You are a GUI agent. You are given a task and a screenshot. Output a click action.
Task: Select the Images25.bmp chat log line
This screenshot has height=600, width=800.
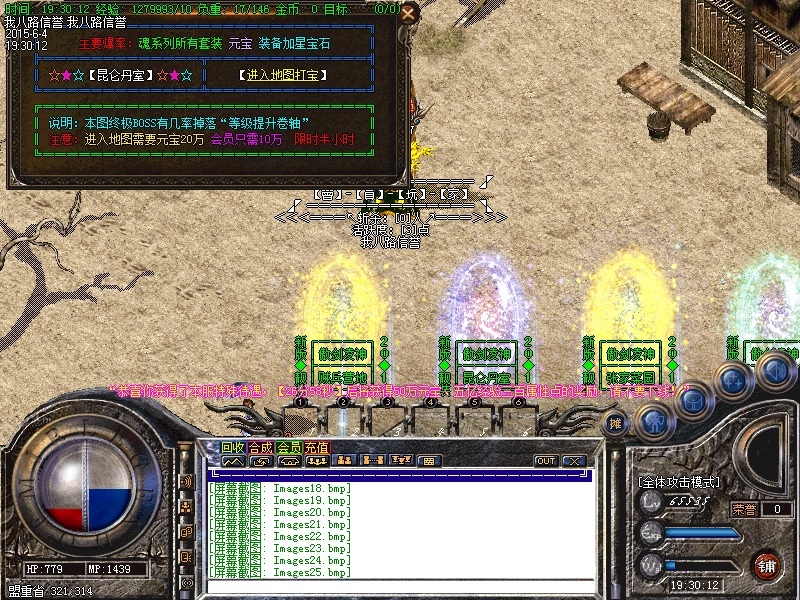point(281,573)
